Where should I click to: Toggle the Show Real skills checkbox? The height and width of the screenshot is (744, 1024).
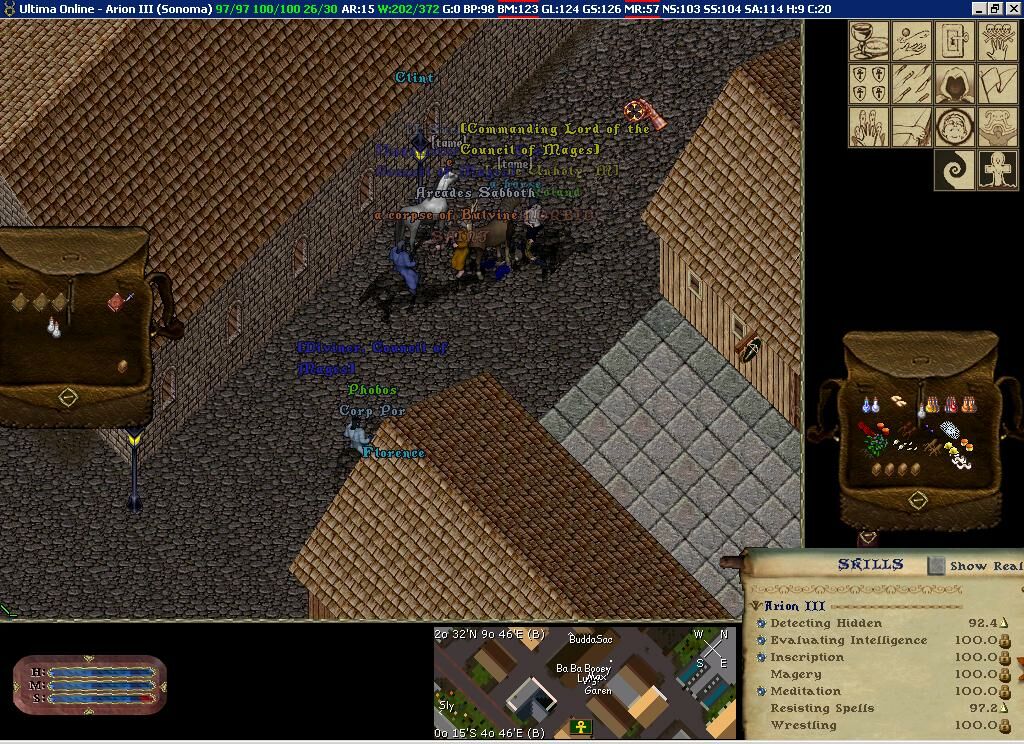(936, 566)
